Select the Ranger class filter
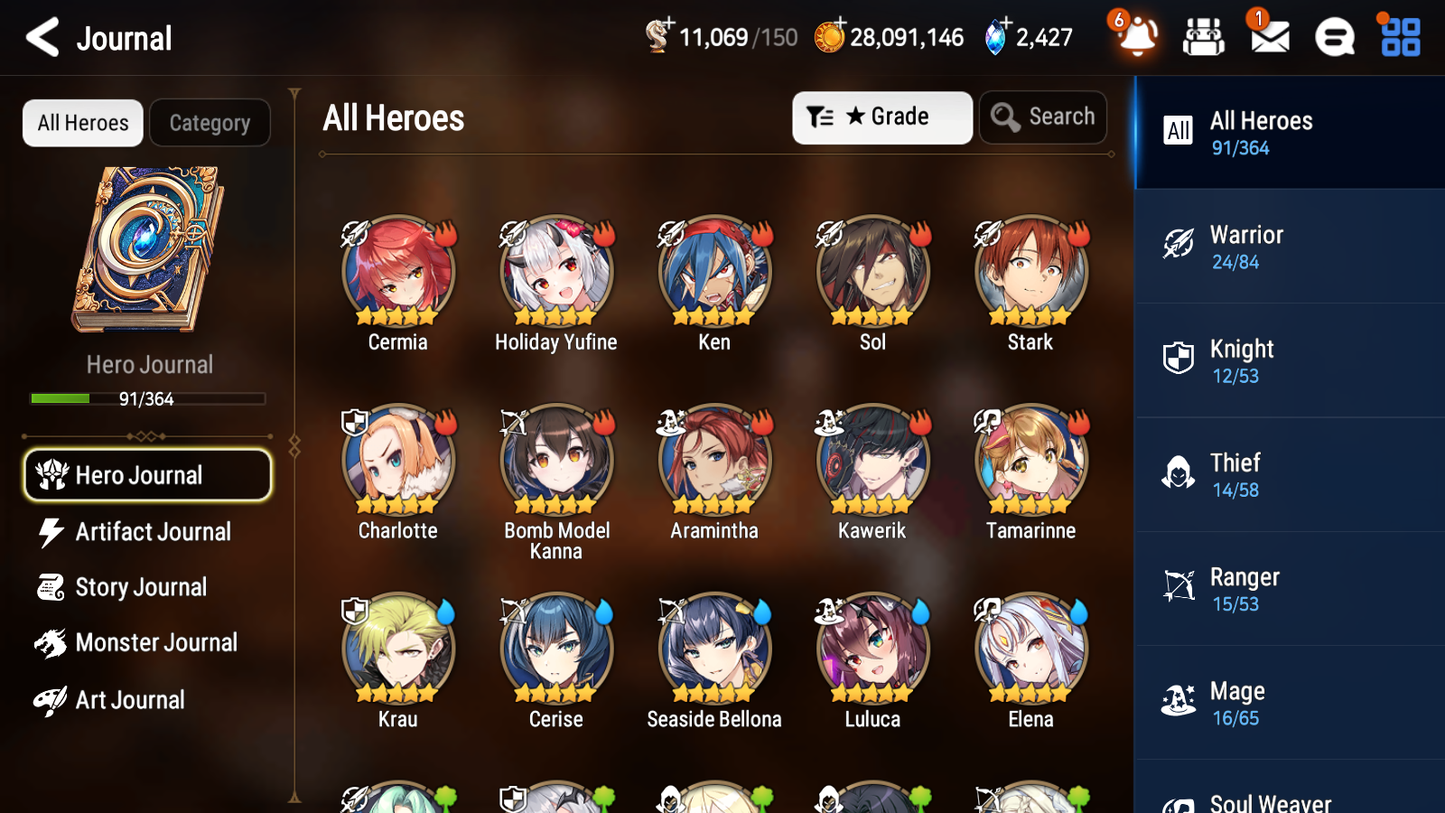This screenshot has width=1445, height=813. pyautogui.click(x=1289, y=588)
